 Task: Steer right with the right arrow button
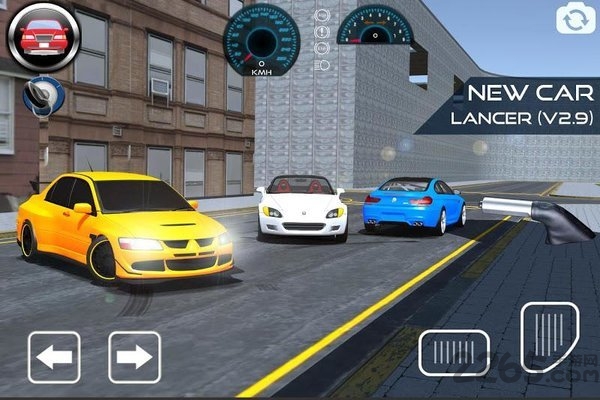tap(134, 357)
